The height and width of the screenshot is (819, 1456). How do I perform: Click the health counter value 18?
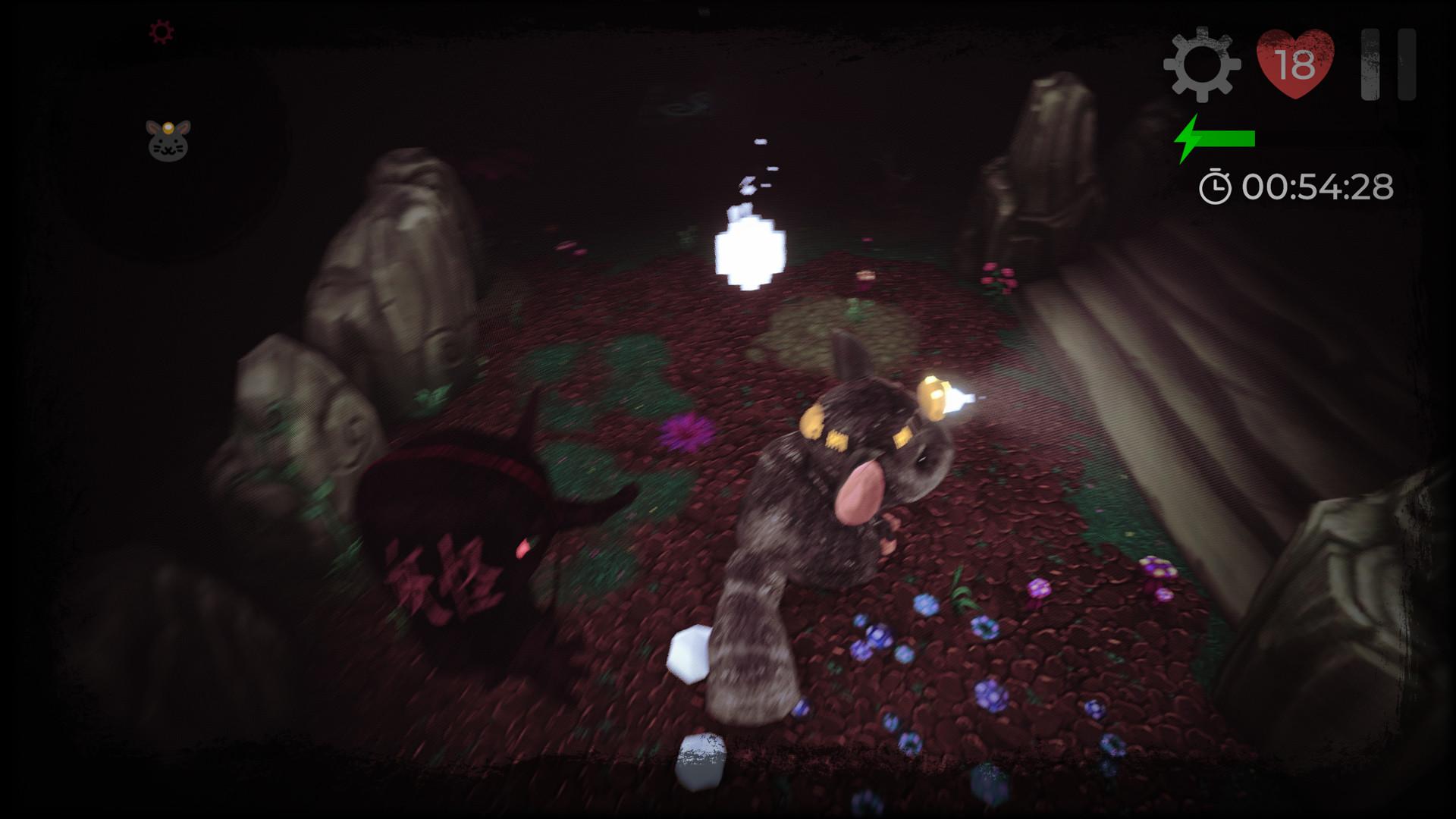point(1297,68)
